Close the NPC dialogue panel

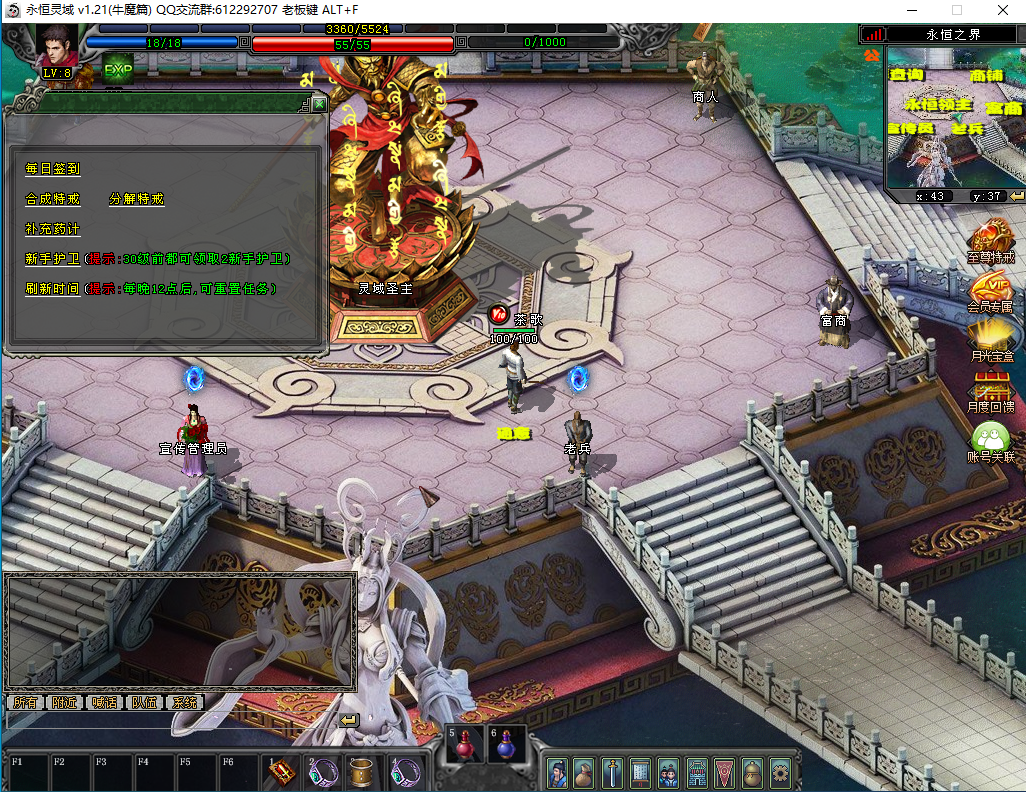coord(319,104)
